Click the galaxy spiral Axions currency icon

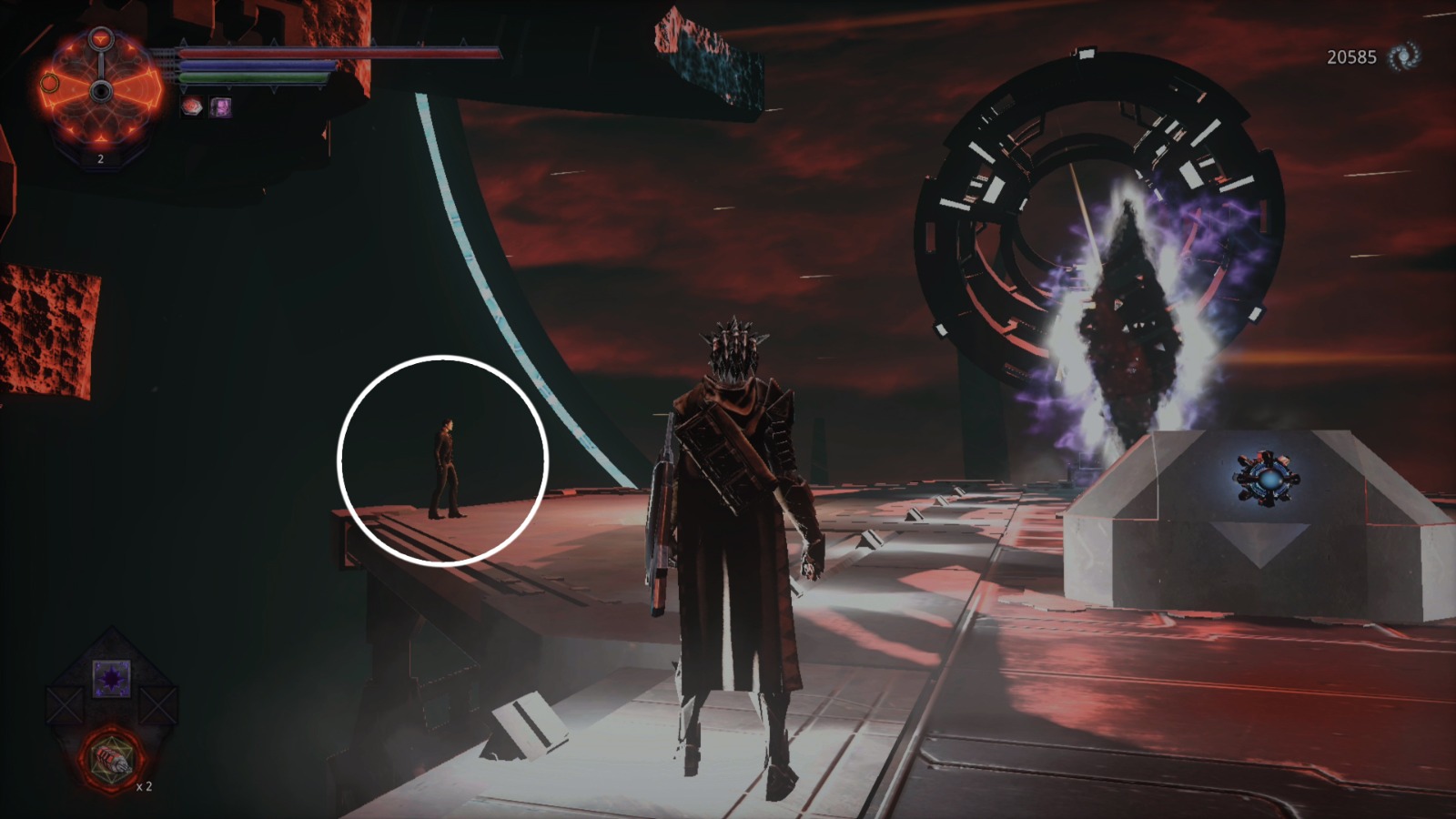[x=1402, y=56]
